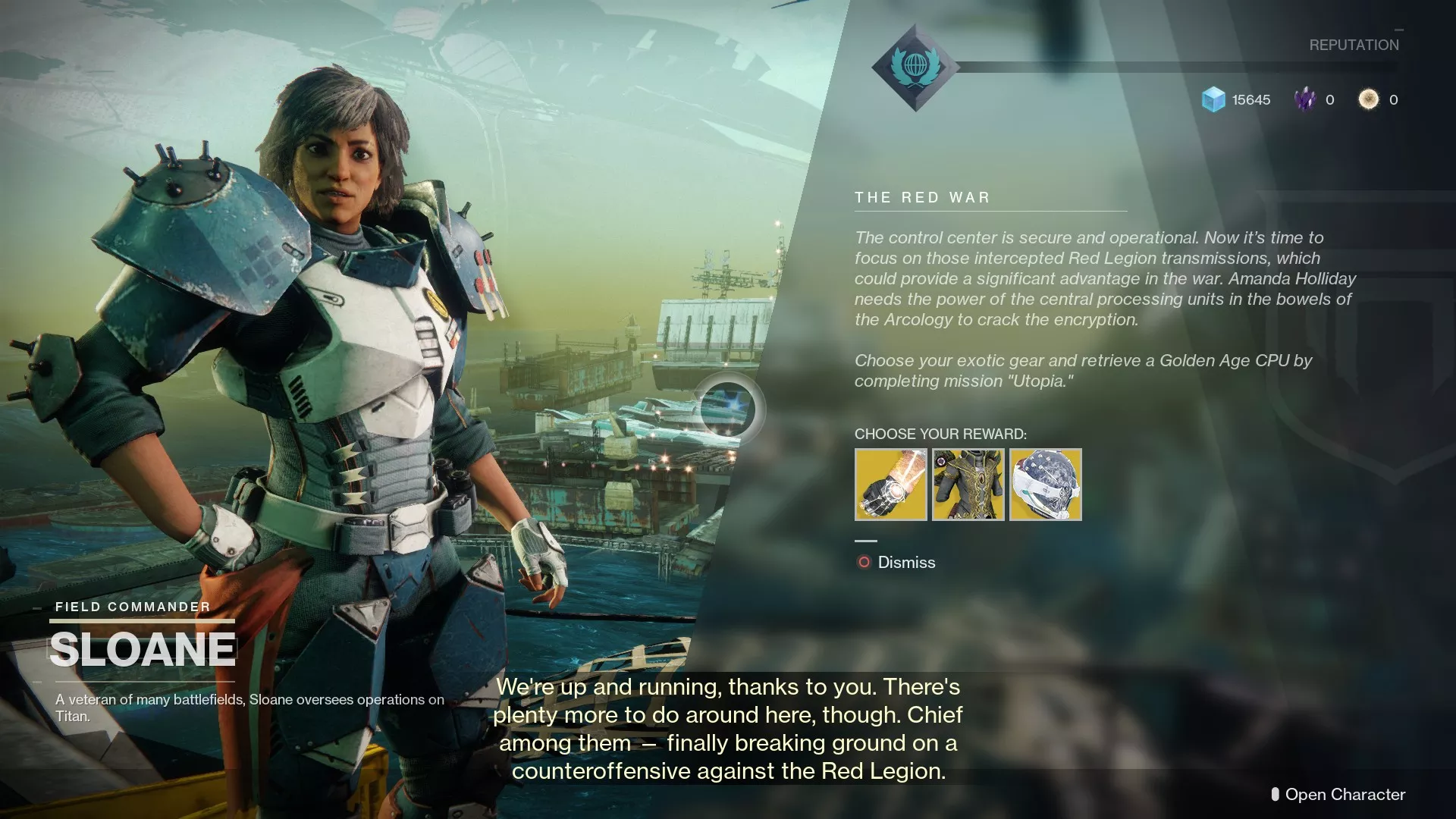Click the Bright Dust currency icon

(1369, 99)
